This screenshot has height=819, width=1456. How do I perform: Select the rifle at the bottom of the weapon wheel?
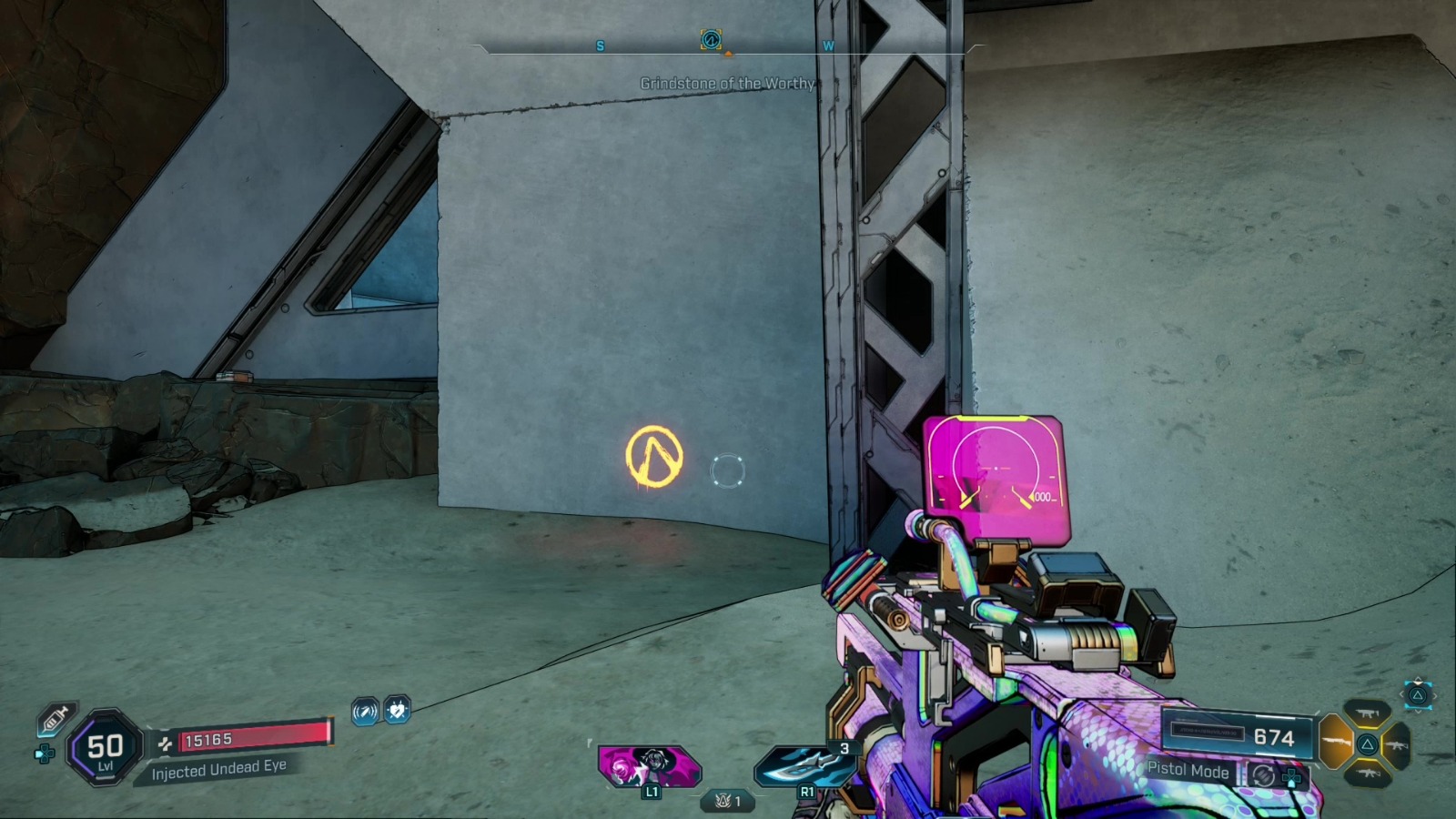pos(1369,773)
